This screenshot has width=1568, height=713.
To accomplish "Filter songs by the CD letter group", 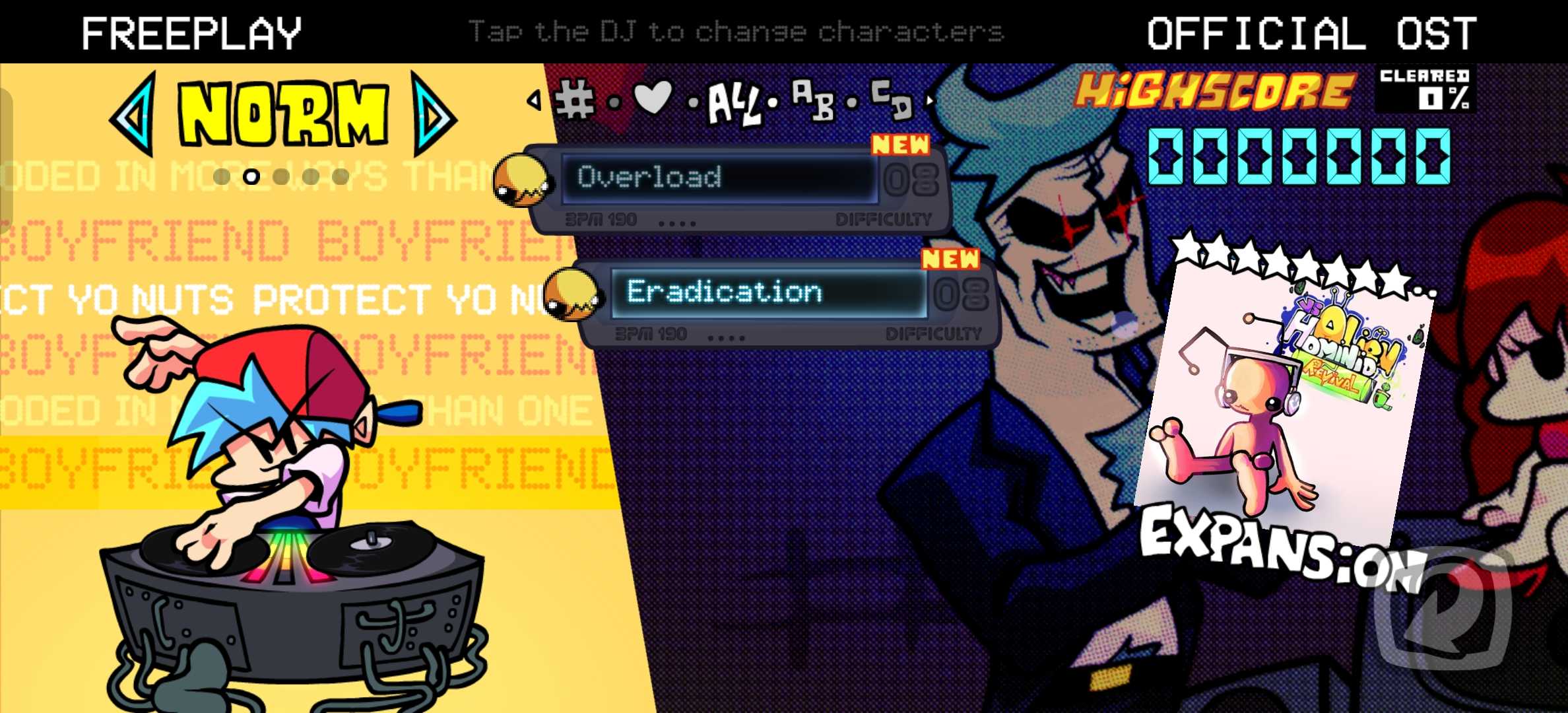I will tap(891, 99).
